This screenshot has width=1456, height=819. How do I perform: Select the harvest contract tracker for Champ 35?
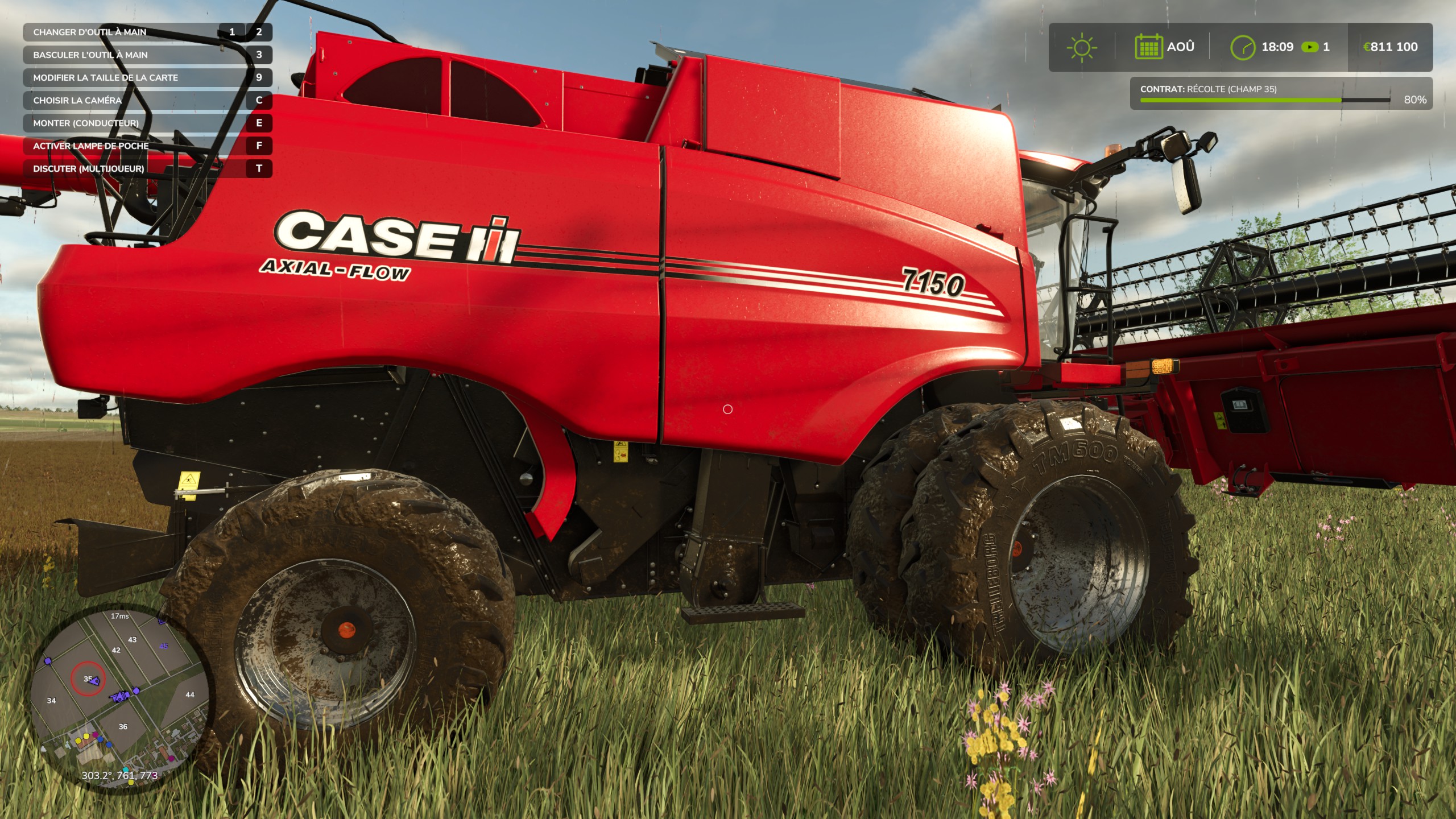click(x=1280, y=94)
